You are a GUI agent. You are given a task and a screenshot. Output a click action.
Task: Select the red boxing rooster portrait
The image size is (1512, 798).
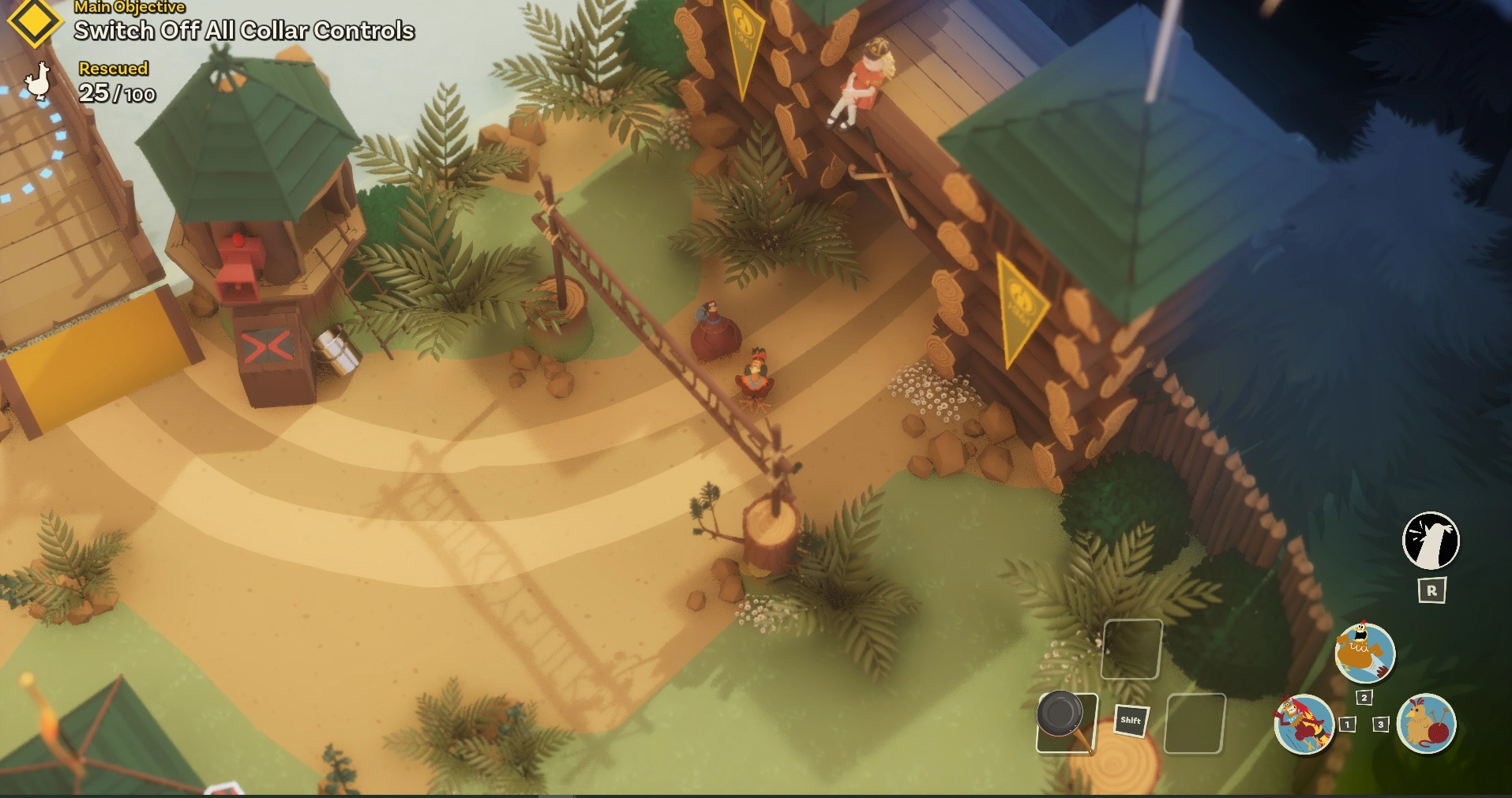click(x=1304, y=724)
